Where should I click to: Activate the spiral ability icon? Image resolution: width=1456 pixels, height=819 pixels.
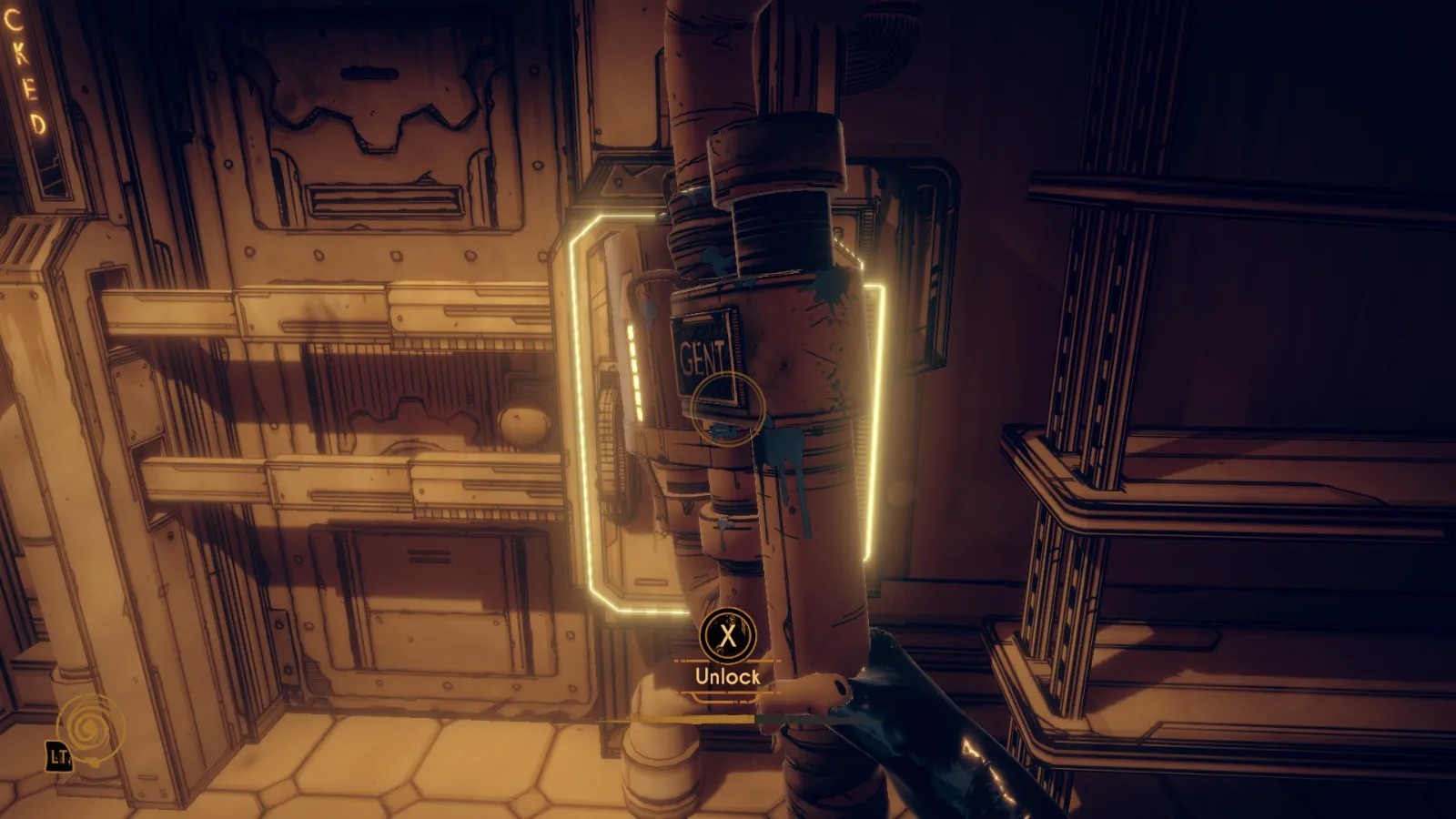(x=90, y=728)
